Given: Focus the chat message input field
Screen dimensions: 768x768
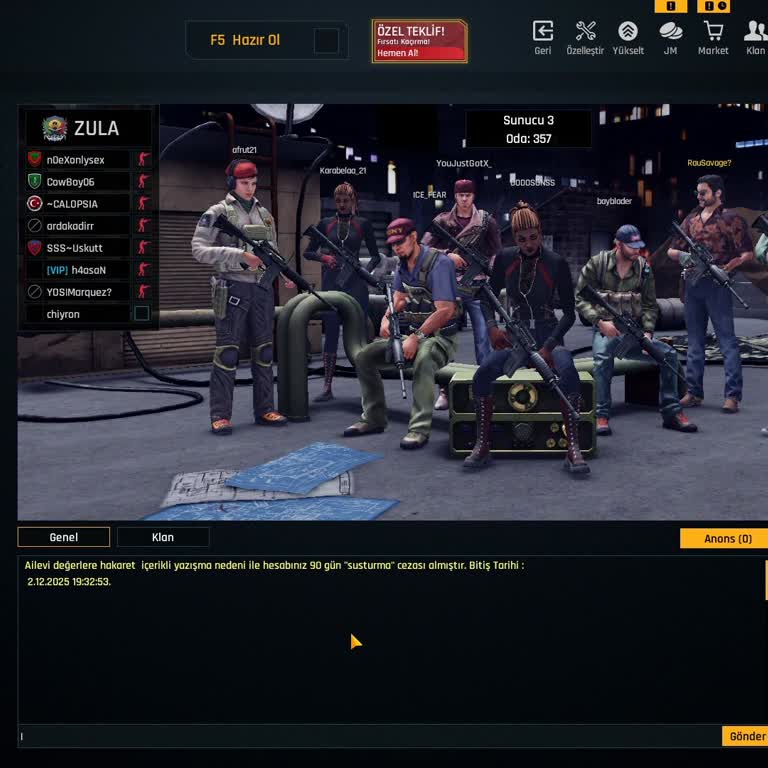Looking at the screenshot, I should 370,736.
